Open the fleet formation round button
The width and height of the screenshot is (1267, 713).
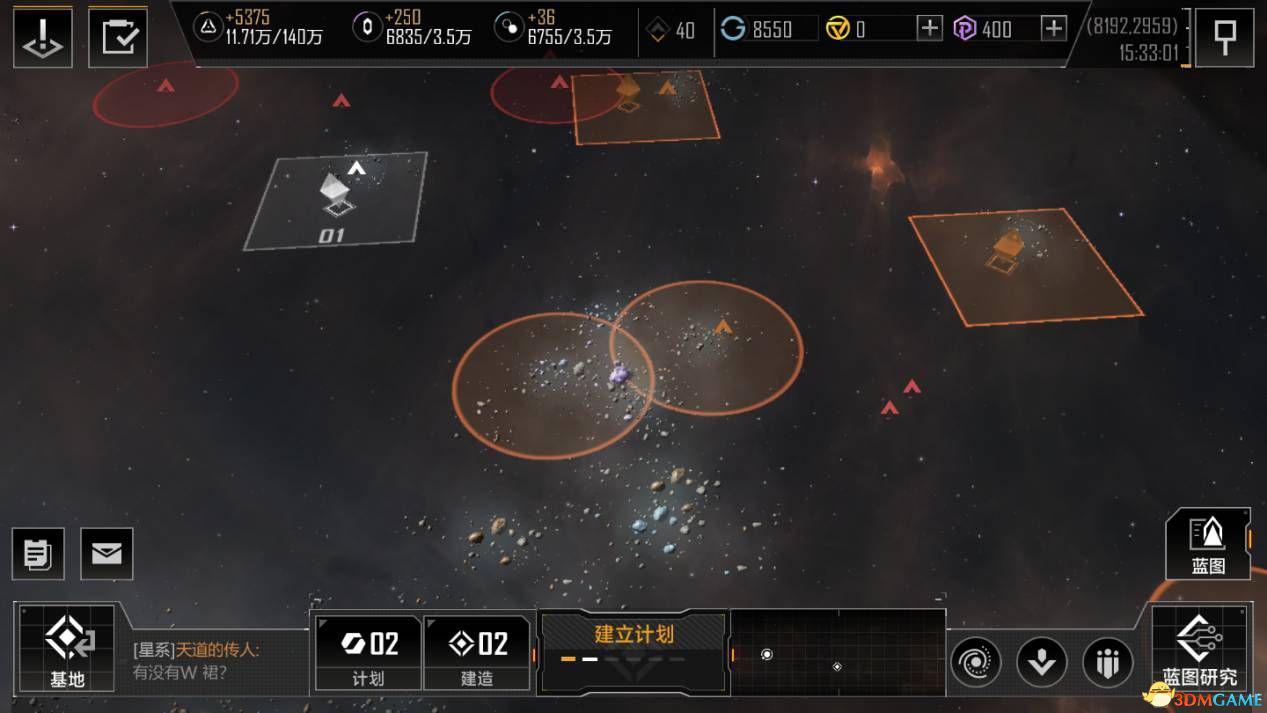coord(1108,662)
